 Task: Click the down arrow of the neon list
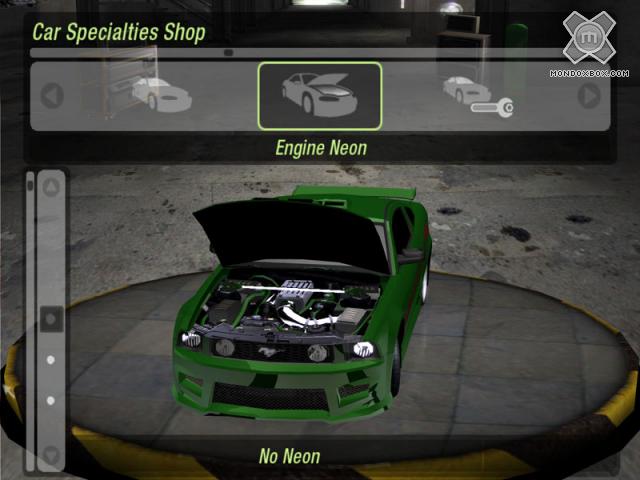point(51,456)
